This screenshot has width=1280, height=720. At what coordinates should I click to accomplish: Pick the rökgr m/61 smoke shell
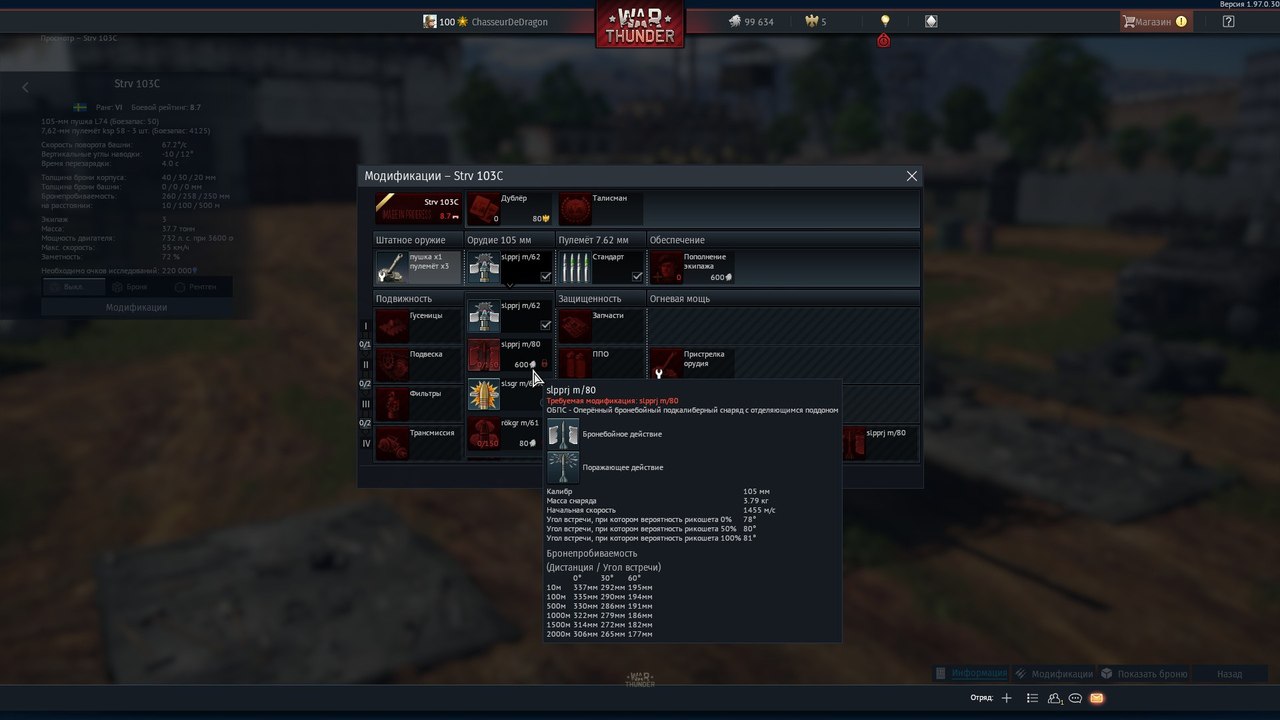pyautogui.click(x=509, y=432)
